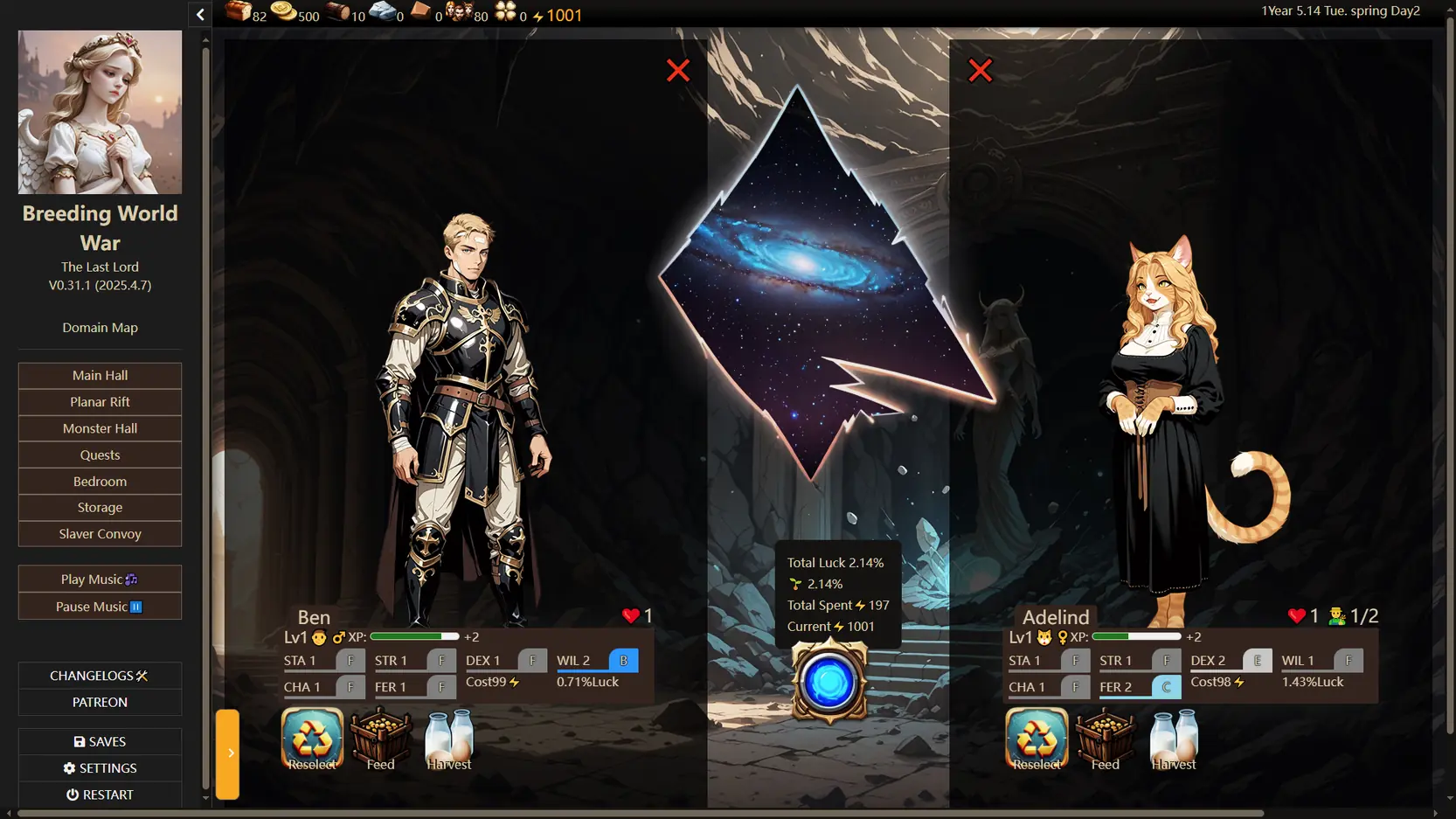The image size is (1456, 819).
Task: Remove Ben with the red X
Action: [678, 71]
